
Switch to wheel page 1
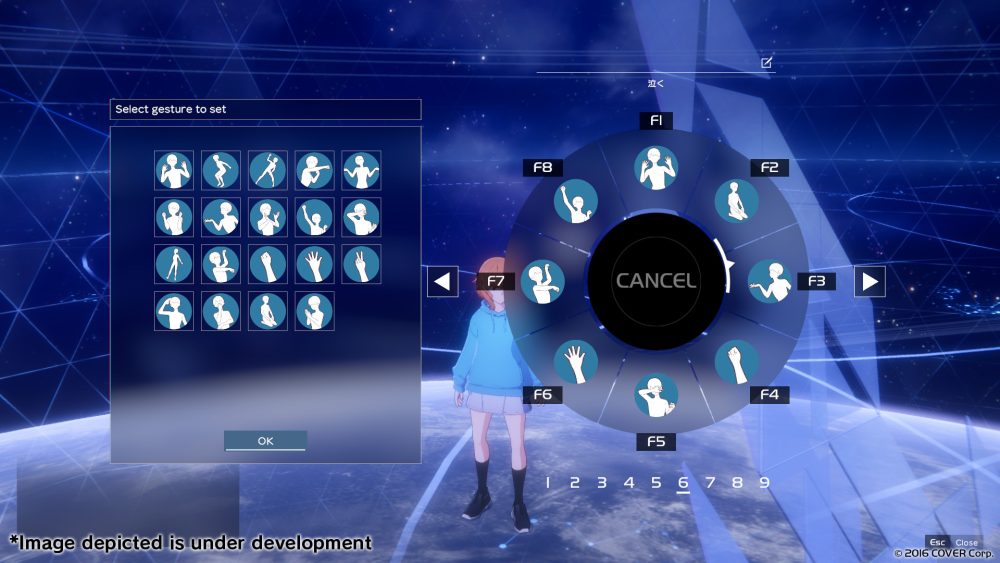(548, 483)
